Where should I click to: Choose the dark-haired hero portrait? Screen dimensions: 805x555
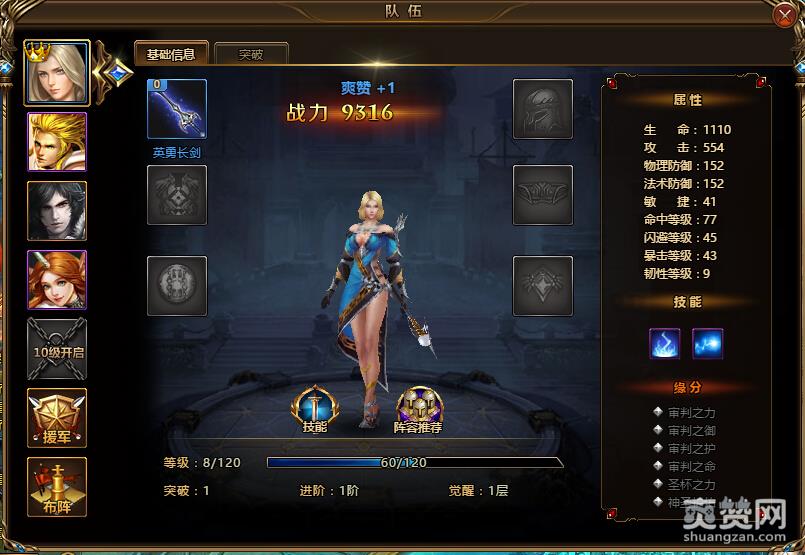tap(57, 211)
